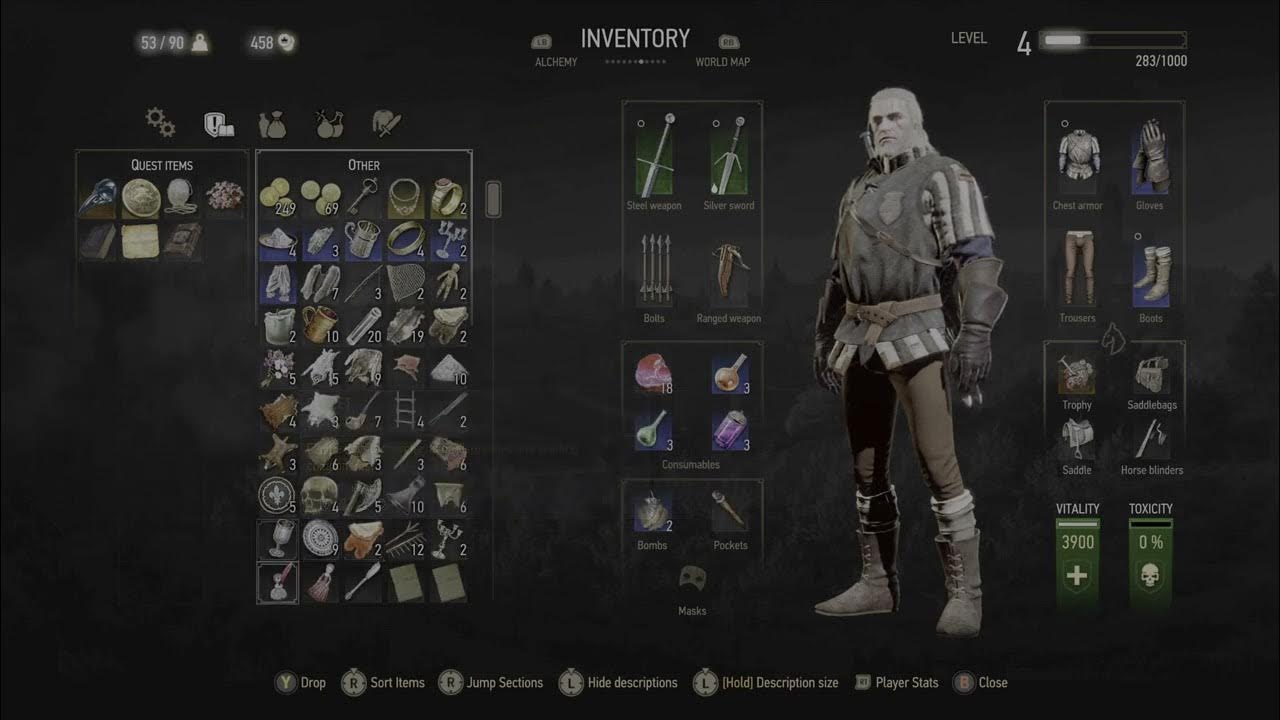
Task: Switch to the ALCHEMY tab
Action: point(555,61)
